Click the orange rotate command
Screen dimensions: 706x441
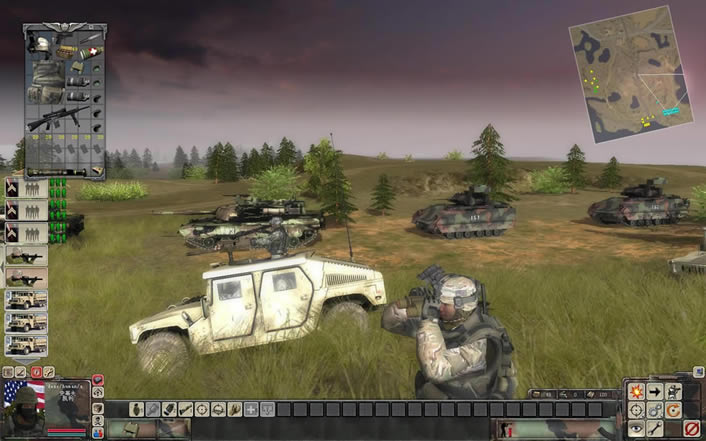coord(673,410)
